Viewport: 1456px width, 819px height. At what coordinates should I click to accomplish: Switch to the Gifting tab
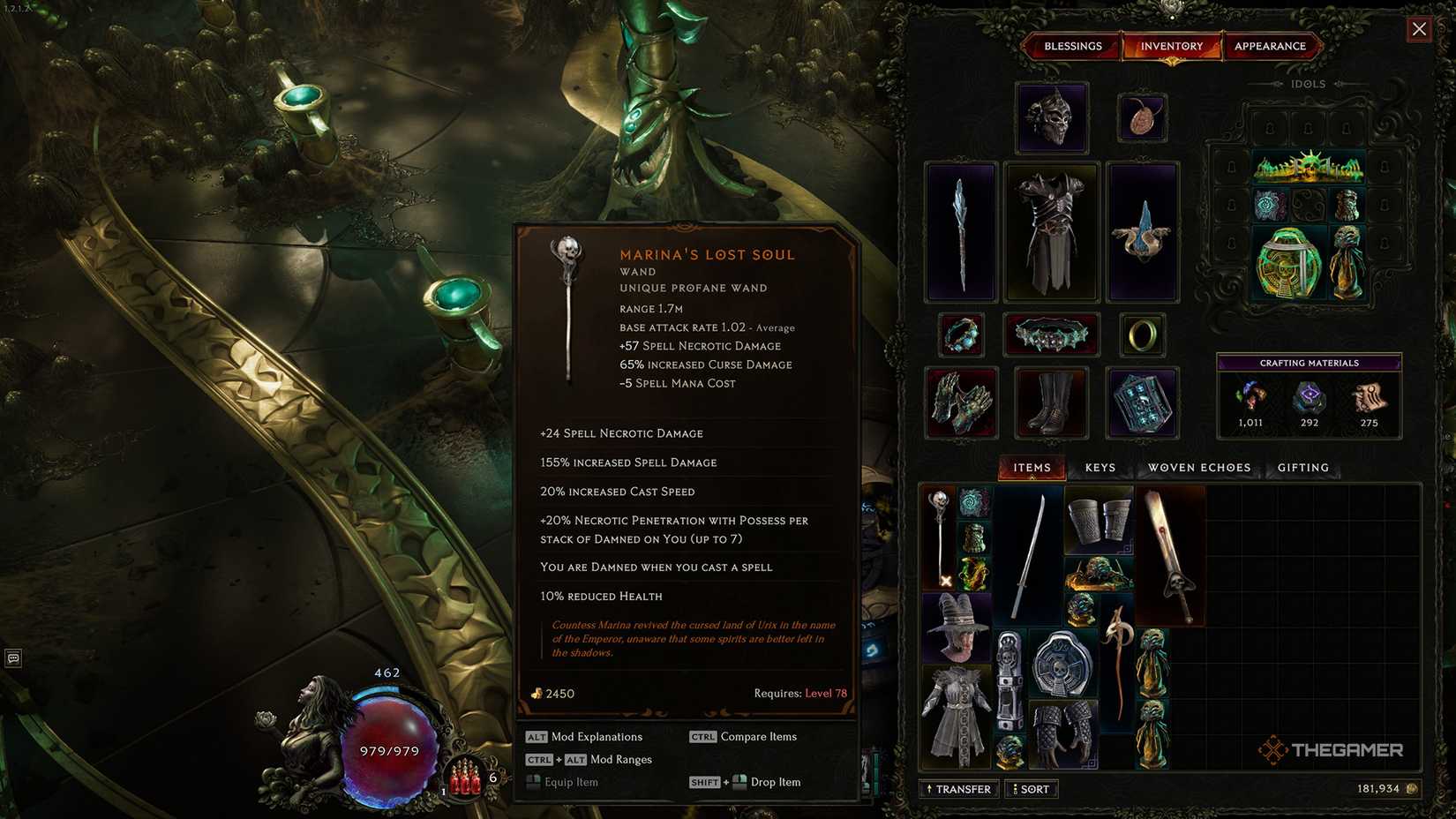[1302, 467]
